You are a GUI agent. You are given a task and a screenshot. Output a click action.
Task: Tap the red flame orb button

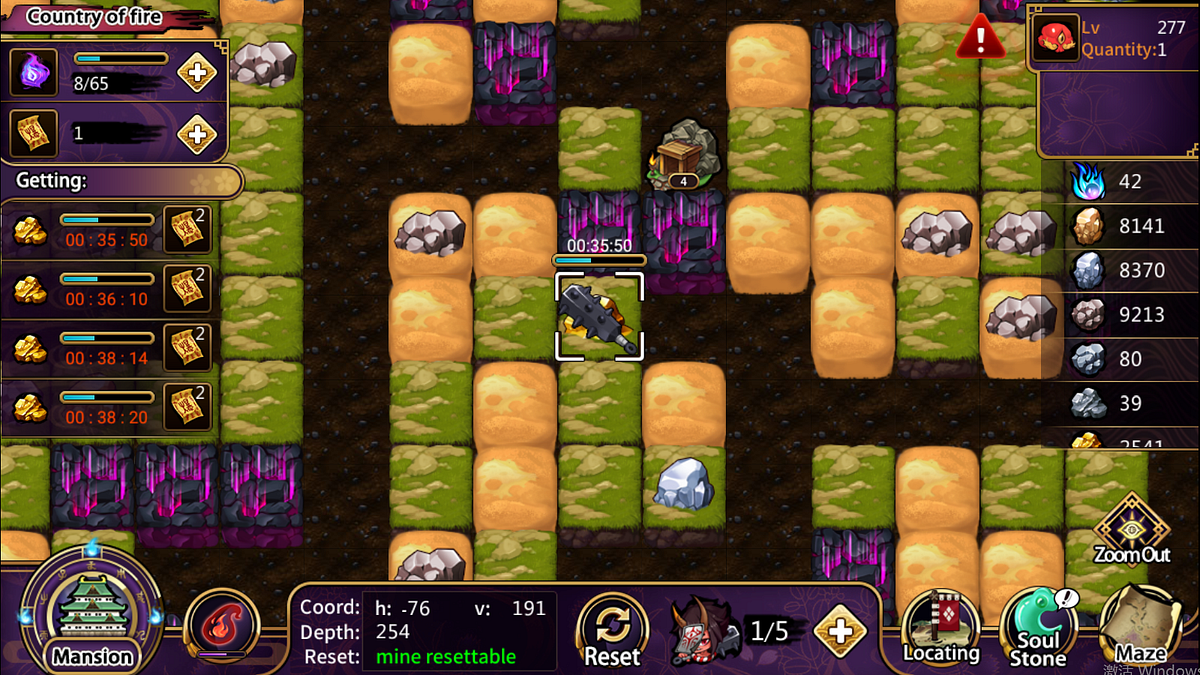click(222, 624)
